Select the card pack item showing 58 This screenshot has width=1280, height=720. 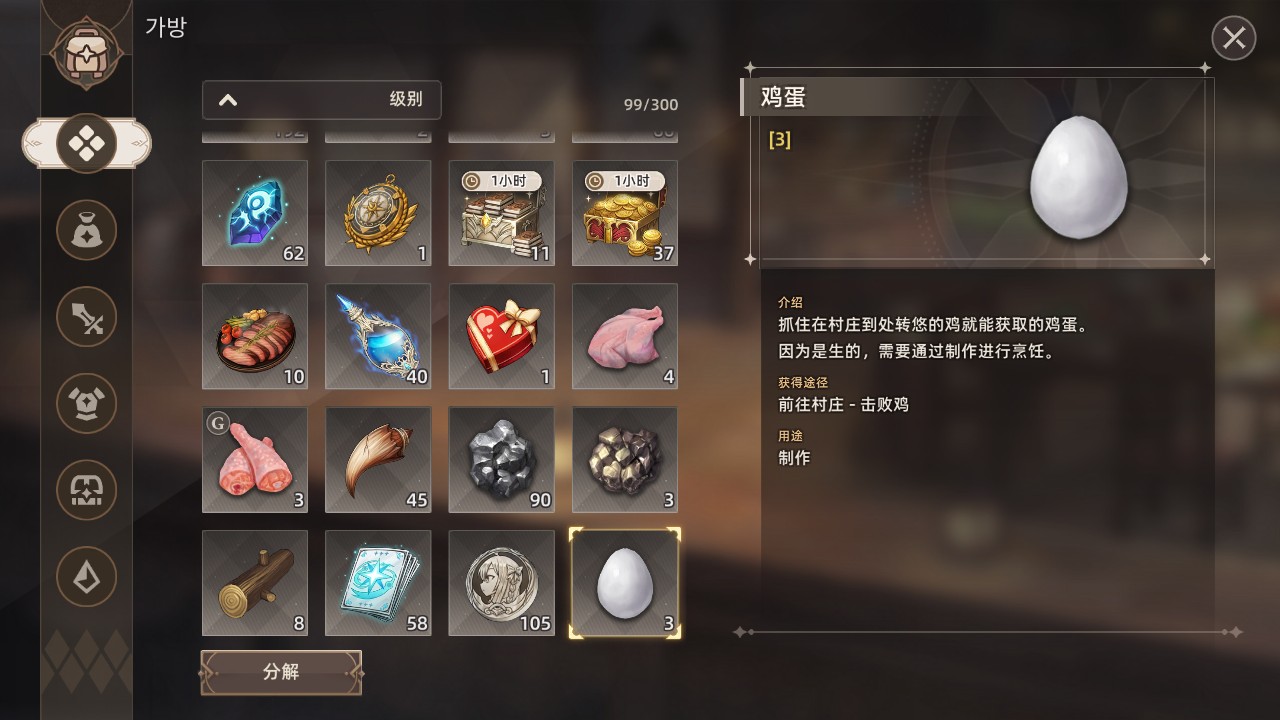pos(378,583)
